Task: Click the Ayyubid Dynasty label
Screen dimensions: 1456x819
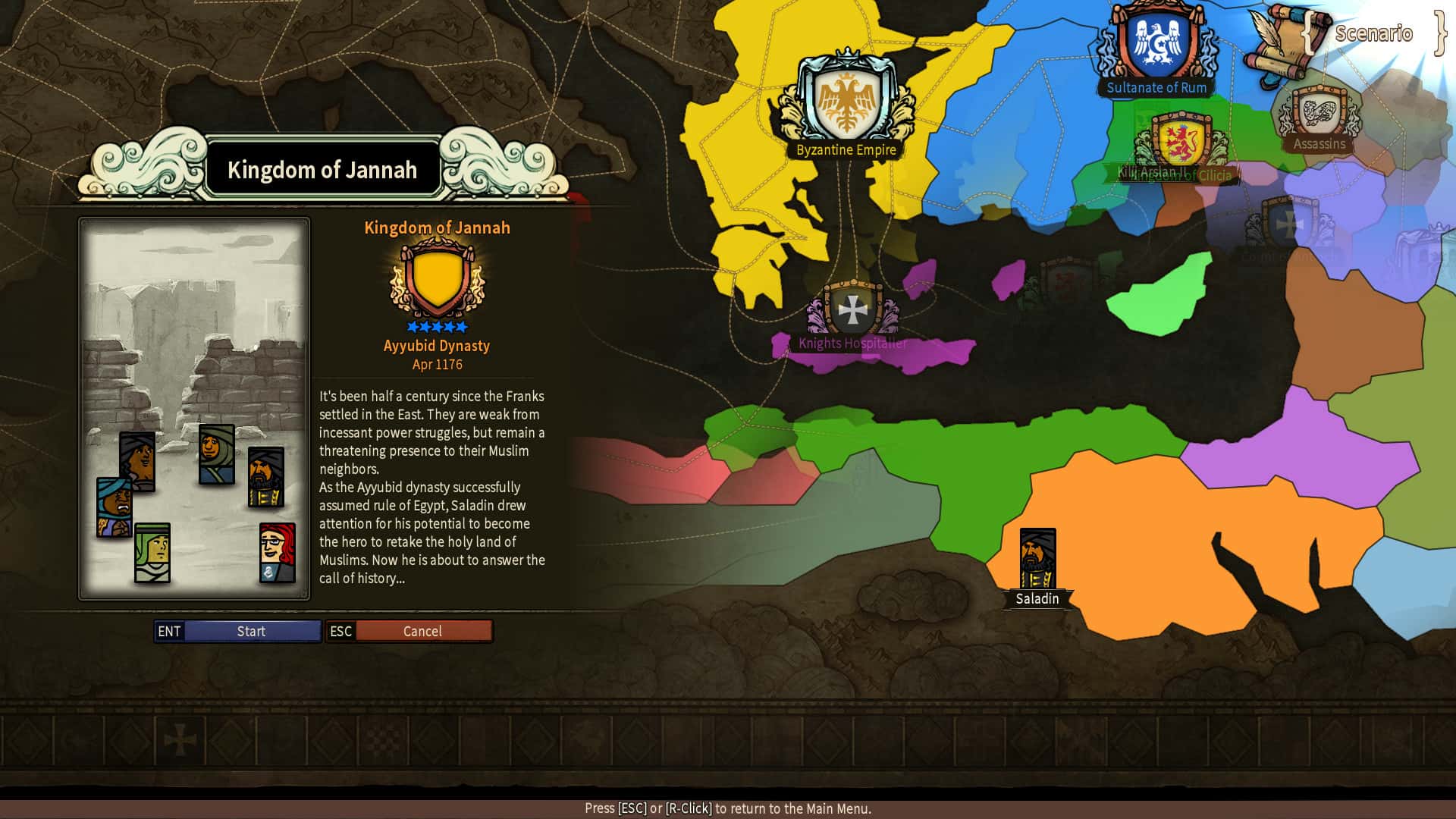Action: pos(436,346)
